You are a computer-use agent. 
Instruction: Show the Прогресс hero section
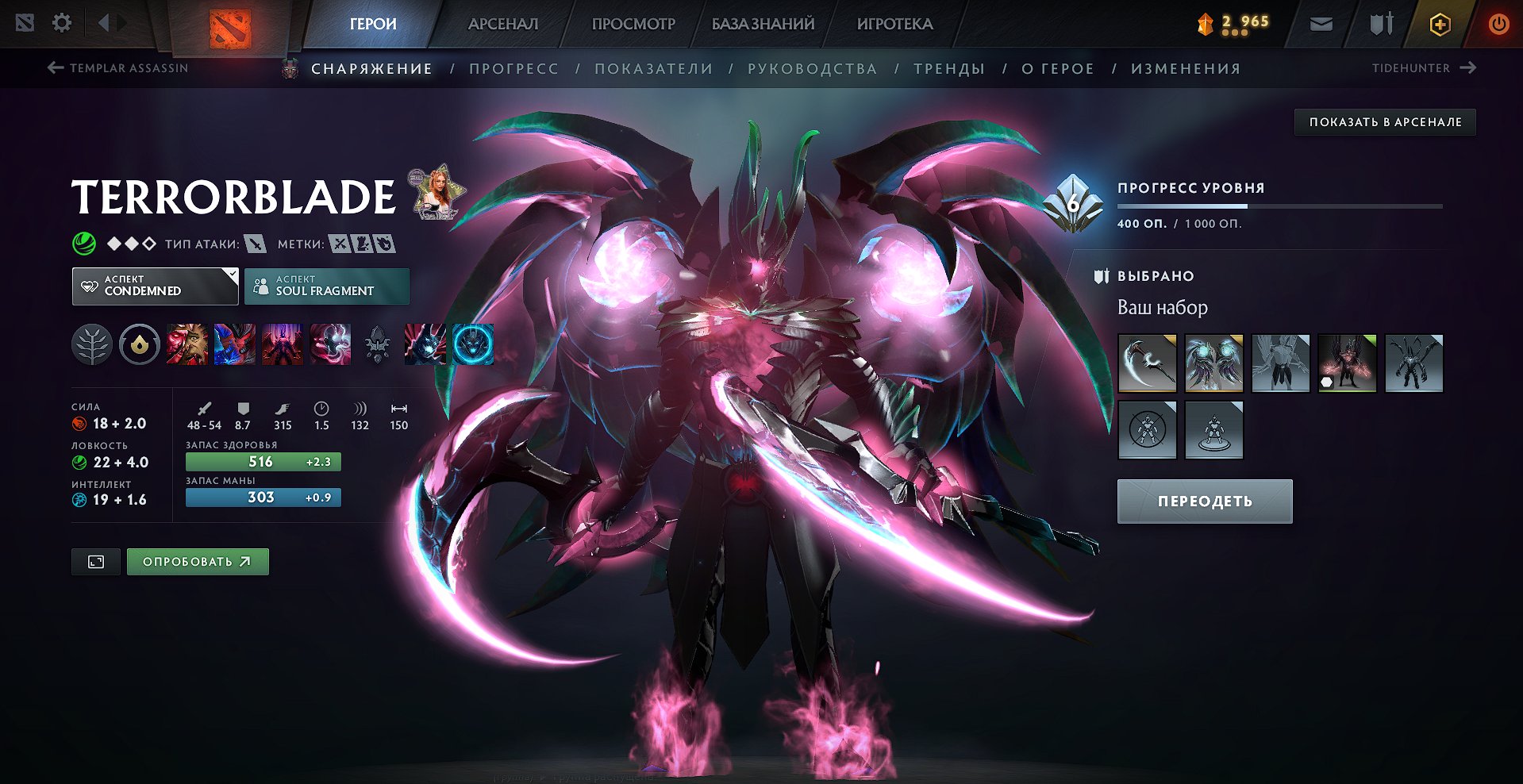pos(513,69)
